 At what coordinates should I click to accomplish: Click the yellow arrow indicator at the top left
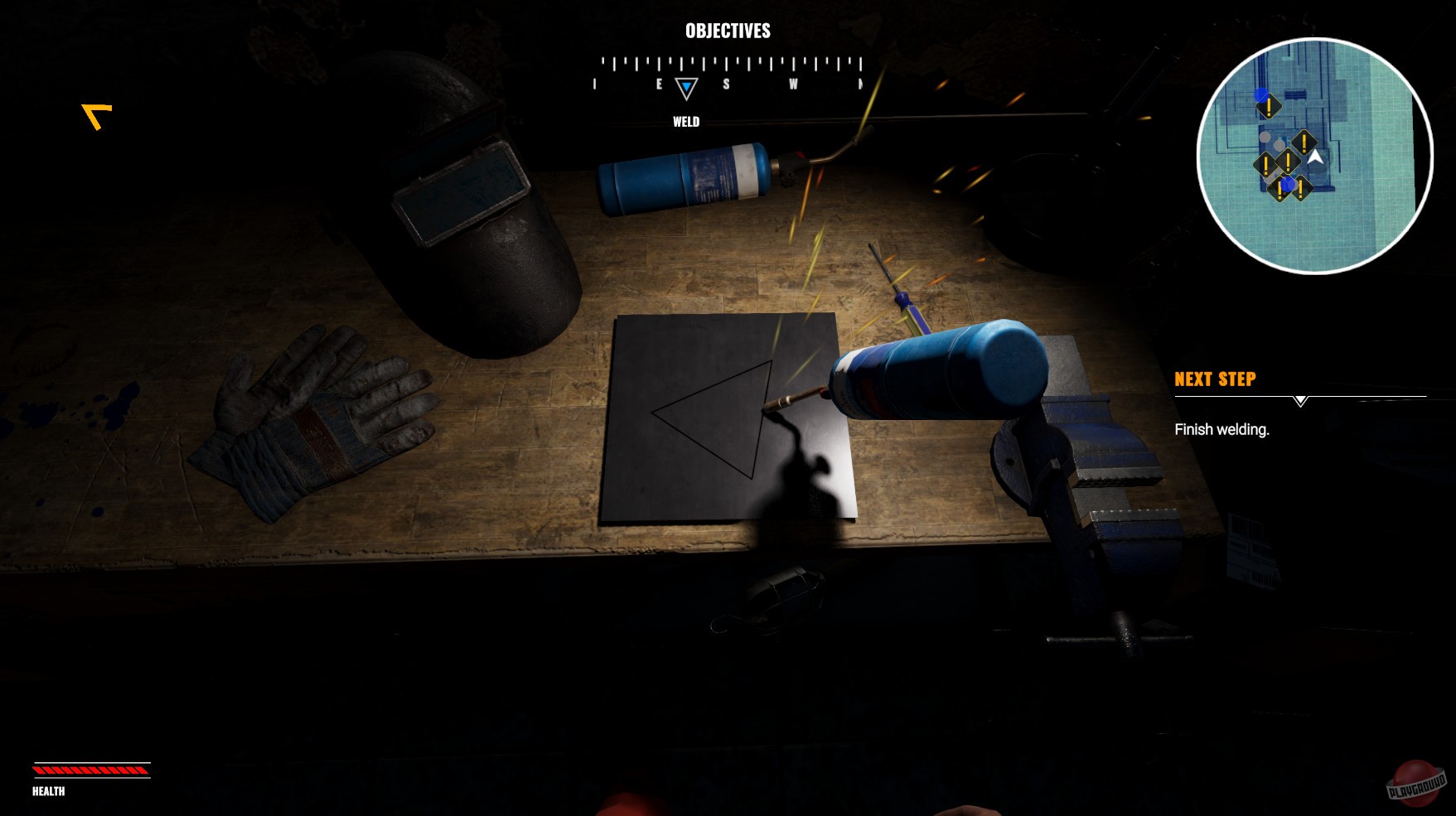94,116
